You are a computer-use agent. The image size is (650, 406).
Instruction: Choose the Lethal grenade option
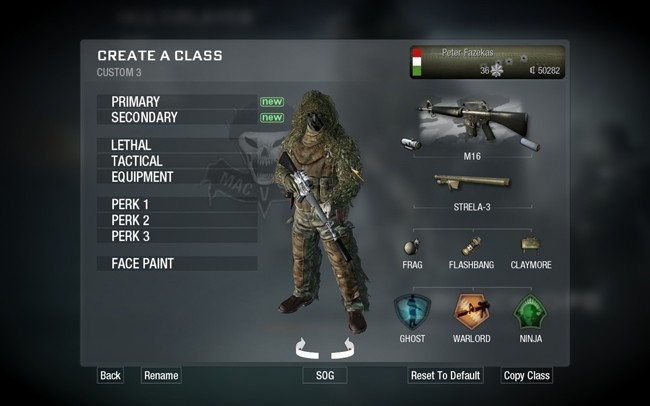coord(131,146)
